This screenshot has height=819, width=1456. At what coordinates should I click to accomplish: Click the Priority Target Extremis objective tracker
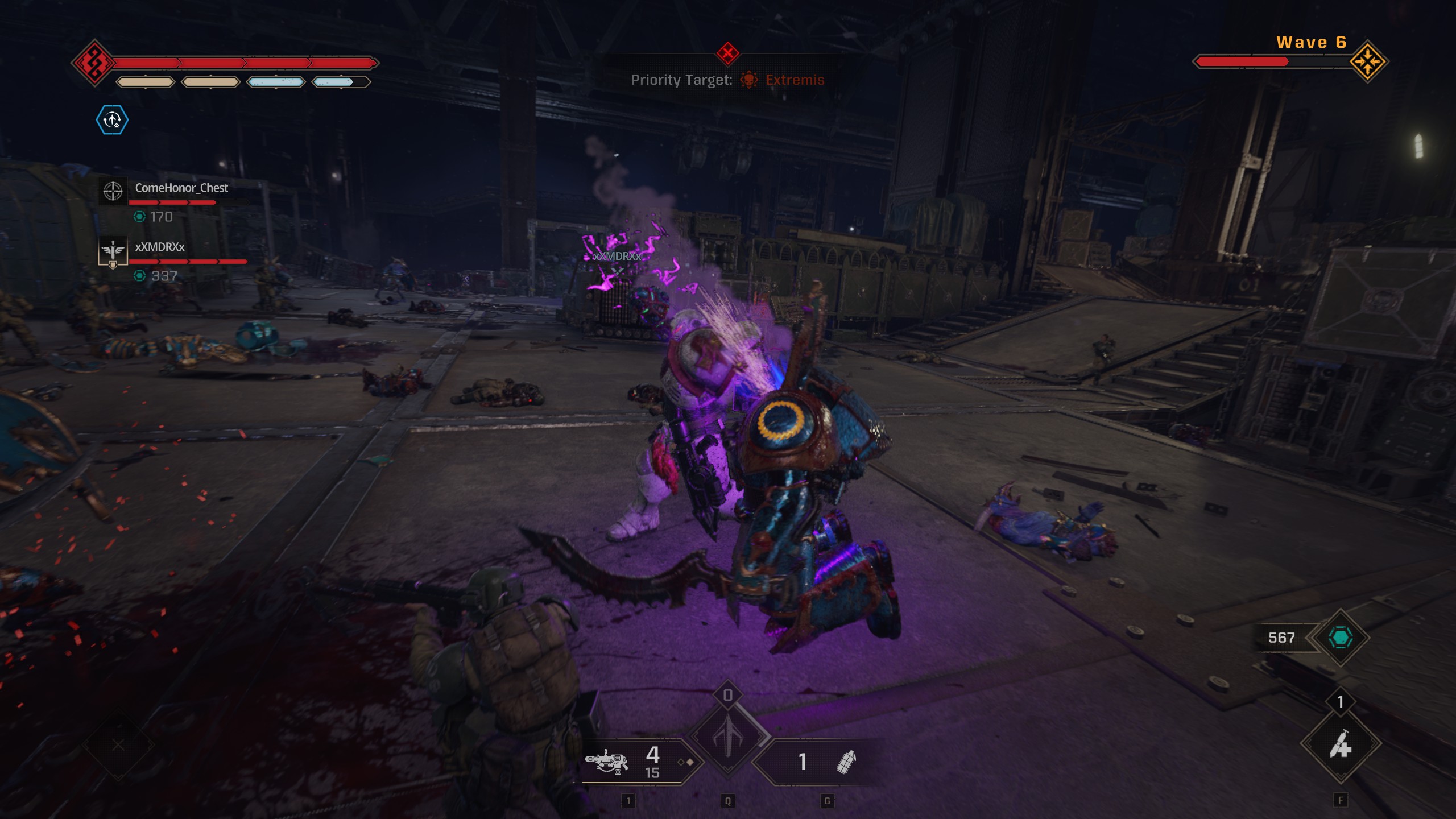(727, 80)
